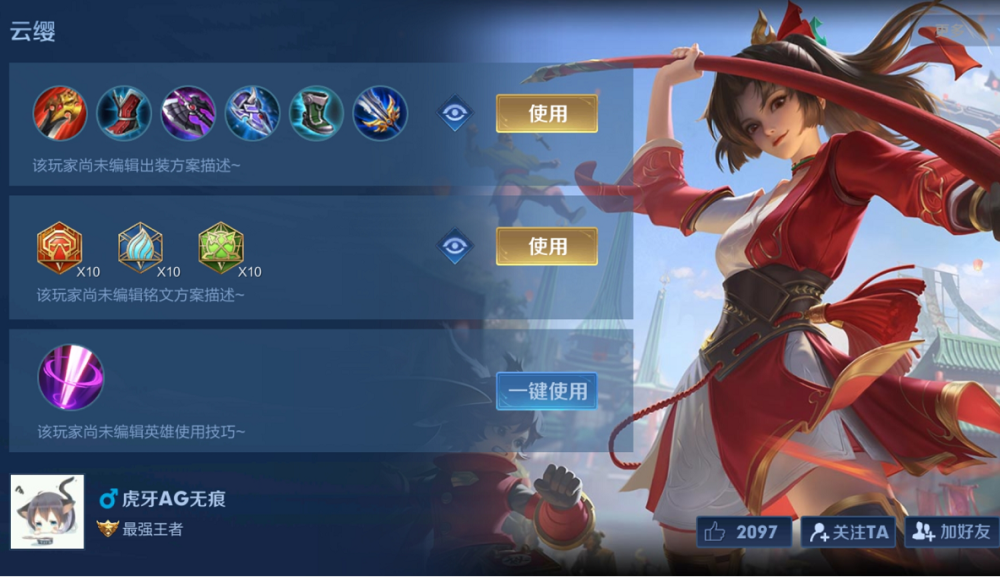Viewport: 1000px width, 577px height.
Task: Click the 一键使用 one-click apply button
Action: click(546, 391)
